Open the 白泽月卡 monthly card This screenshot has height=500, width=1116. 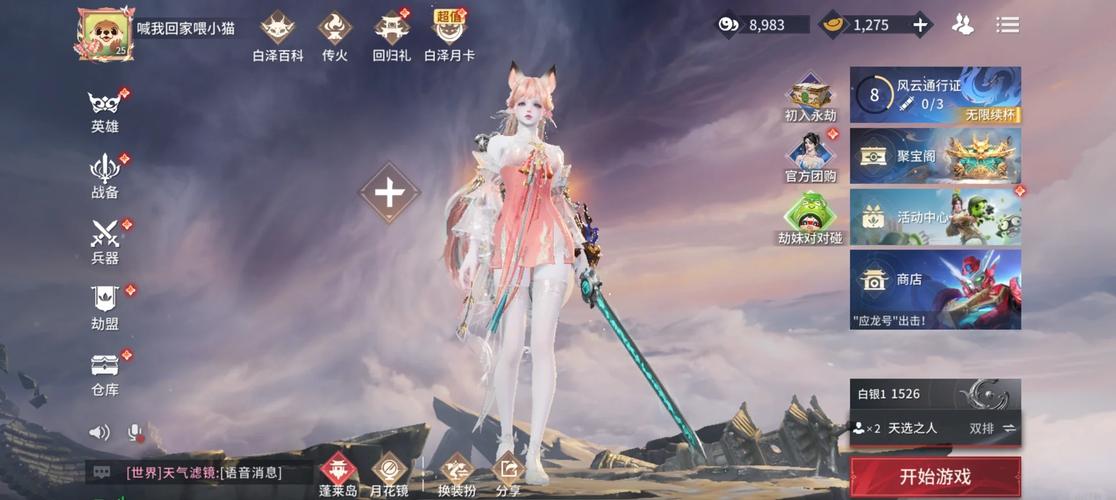(449, 36)
